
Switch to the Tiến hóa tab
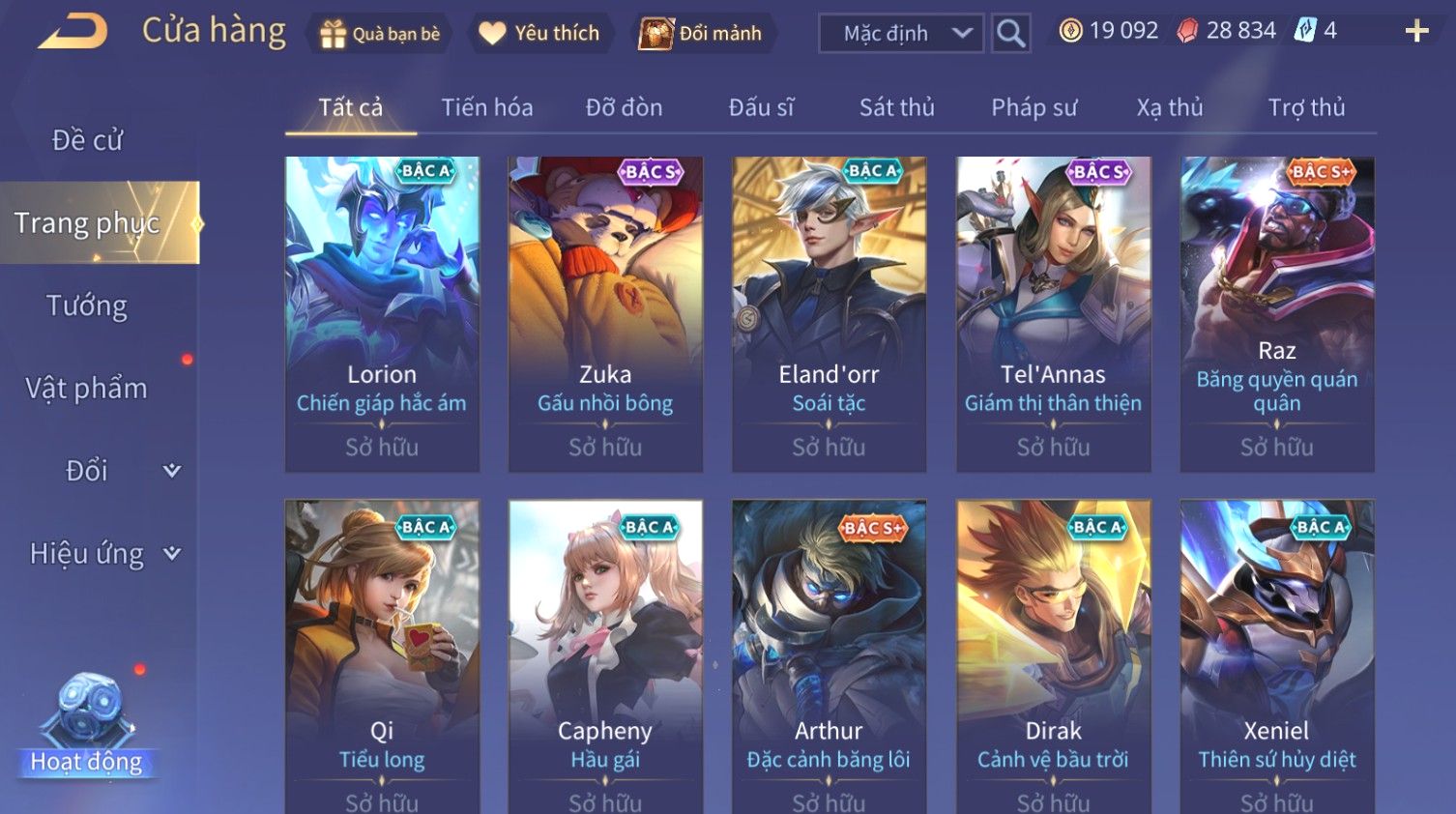click(486, 107)
